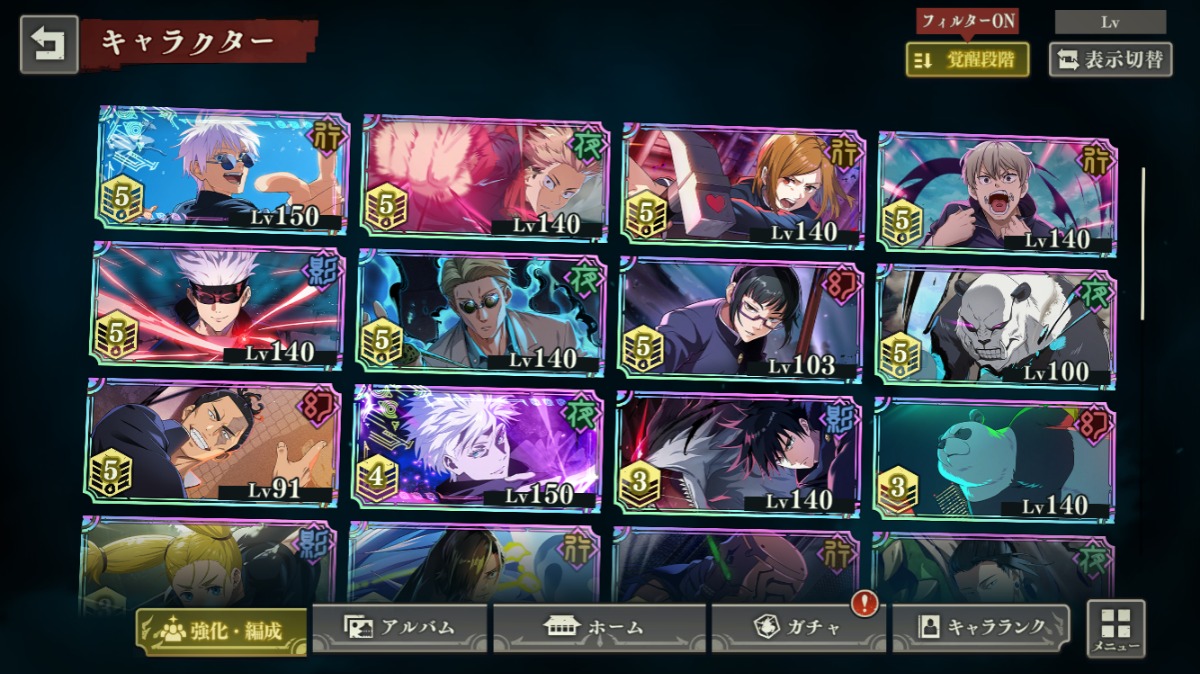Select the Lv103 Maki glasses card
1200x674 pixels.
click(739, 319)
